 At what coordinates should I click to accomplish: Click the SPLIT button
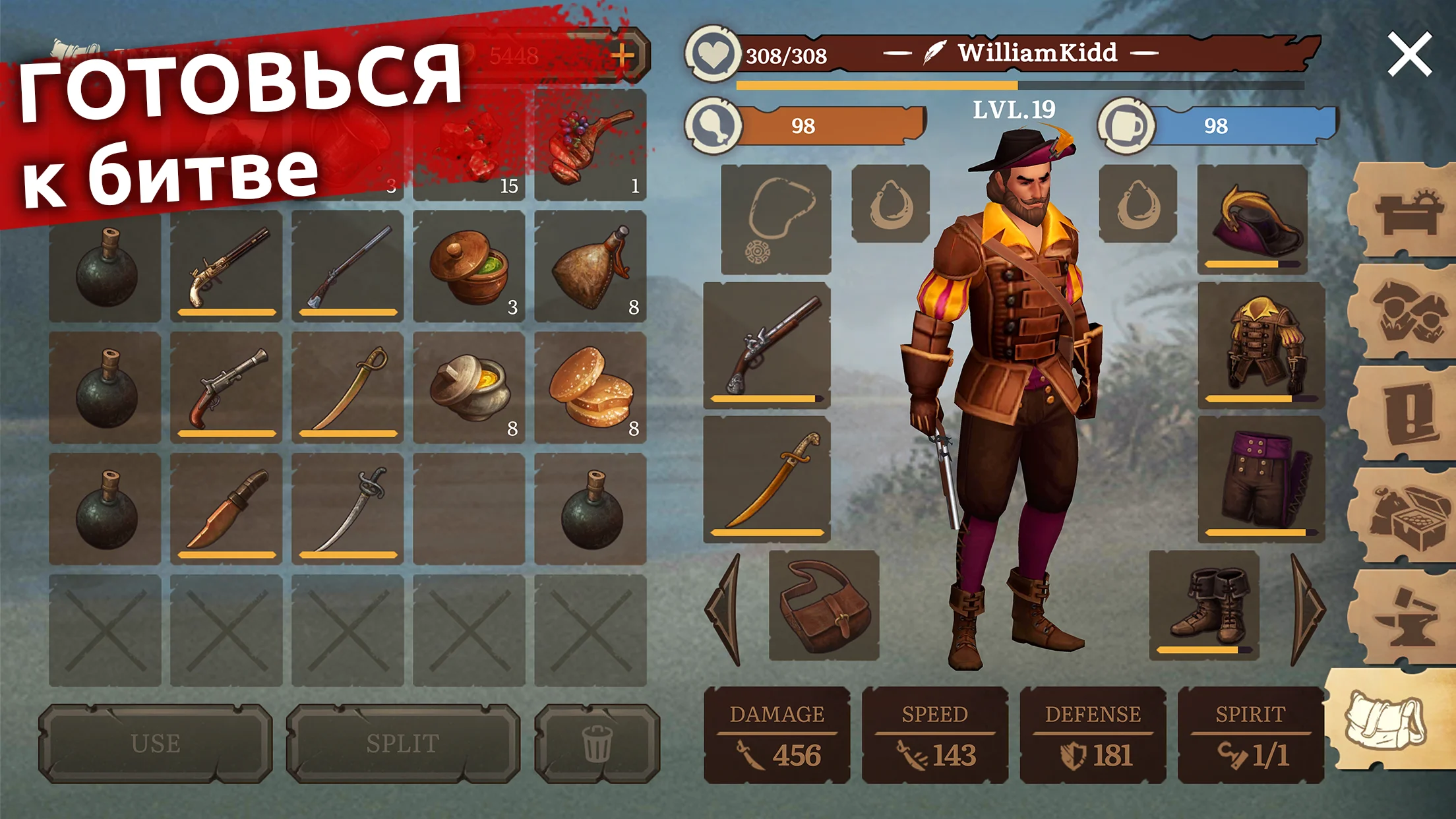(402, 743)
